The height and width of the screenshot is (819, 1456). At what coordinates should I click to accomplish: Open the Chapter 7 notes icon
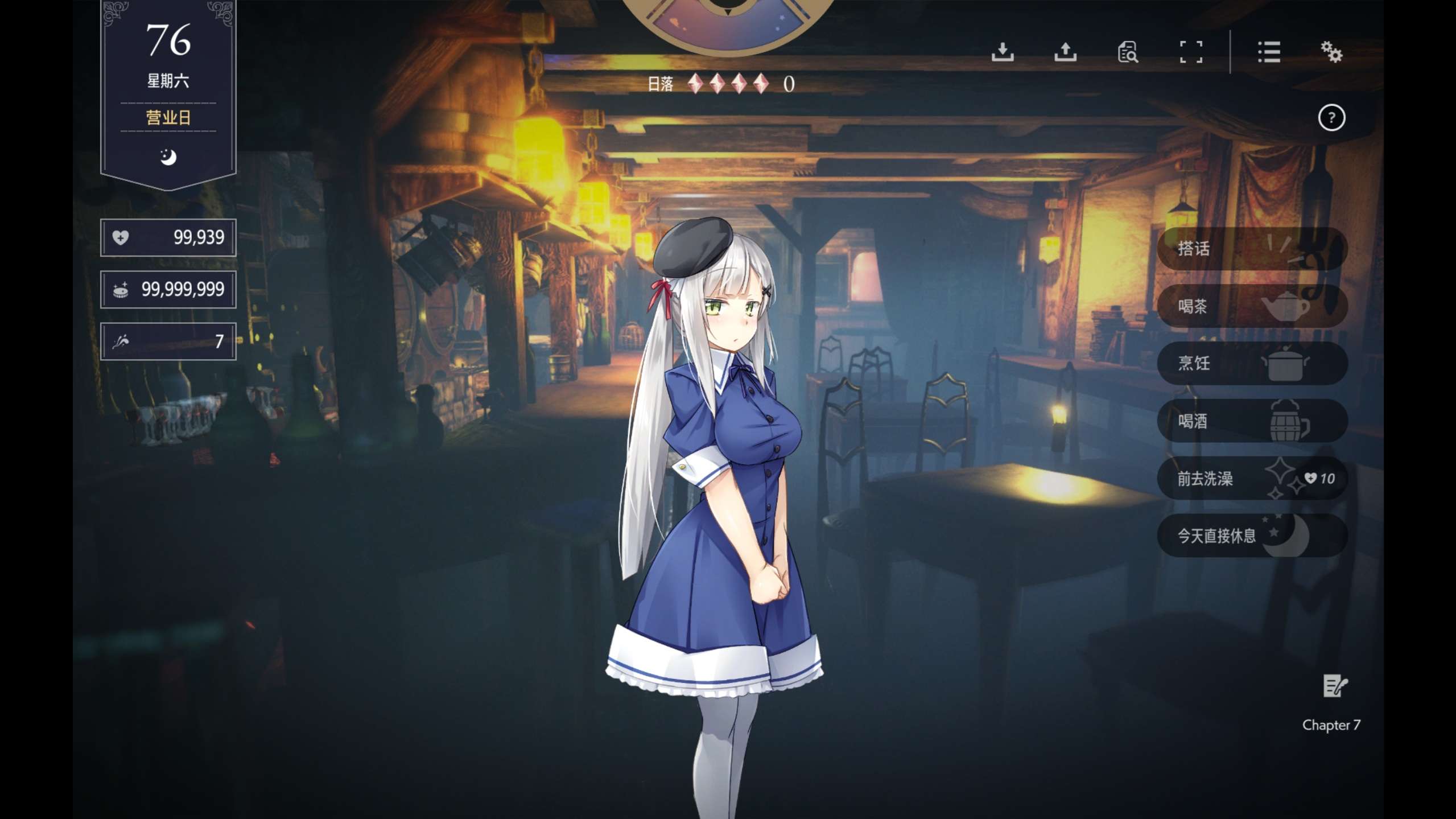[x=1333, y=686]
